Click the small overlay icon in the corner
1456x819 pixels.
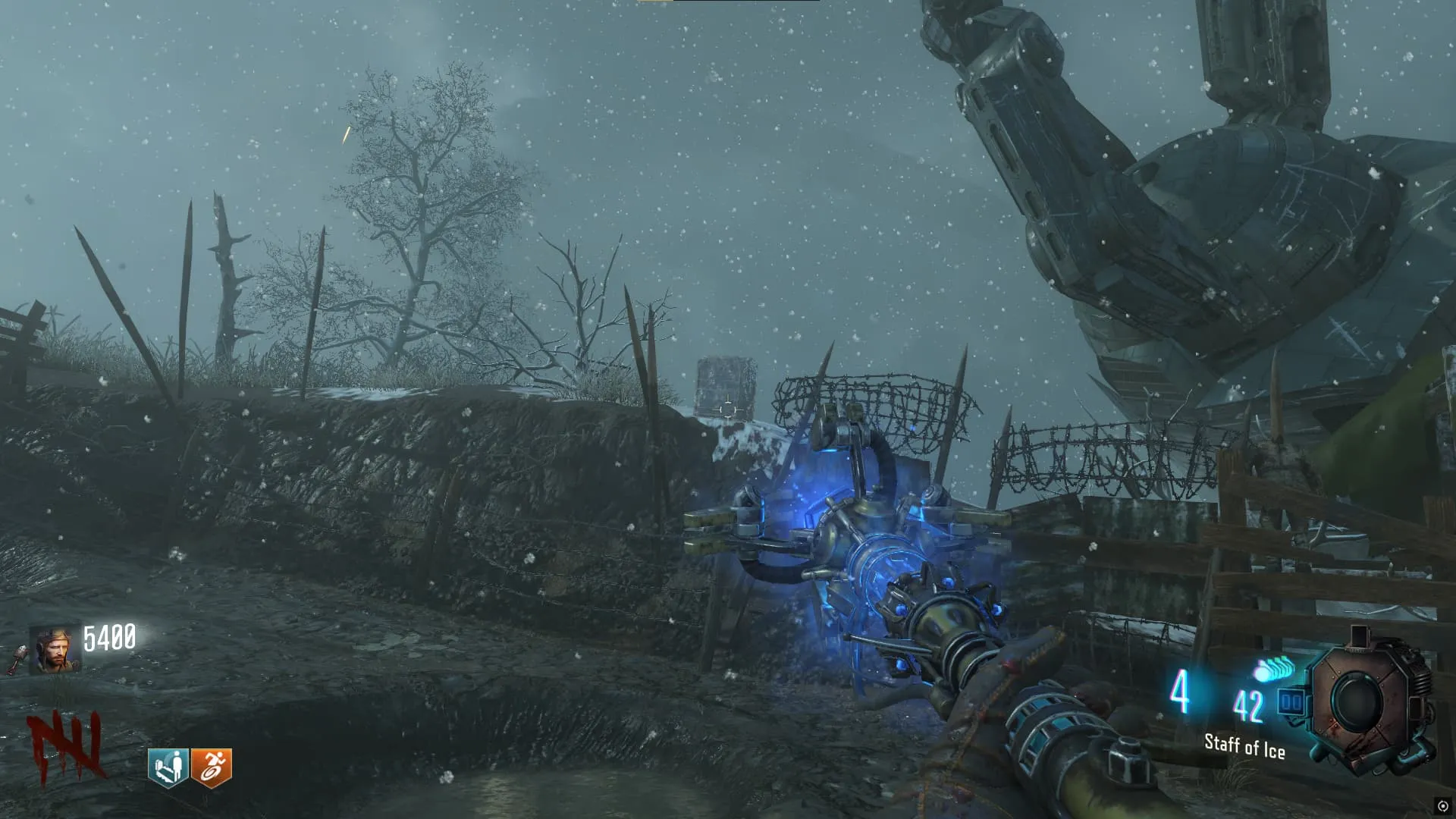1442,806
